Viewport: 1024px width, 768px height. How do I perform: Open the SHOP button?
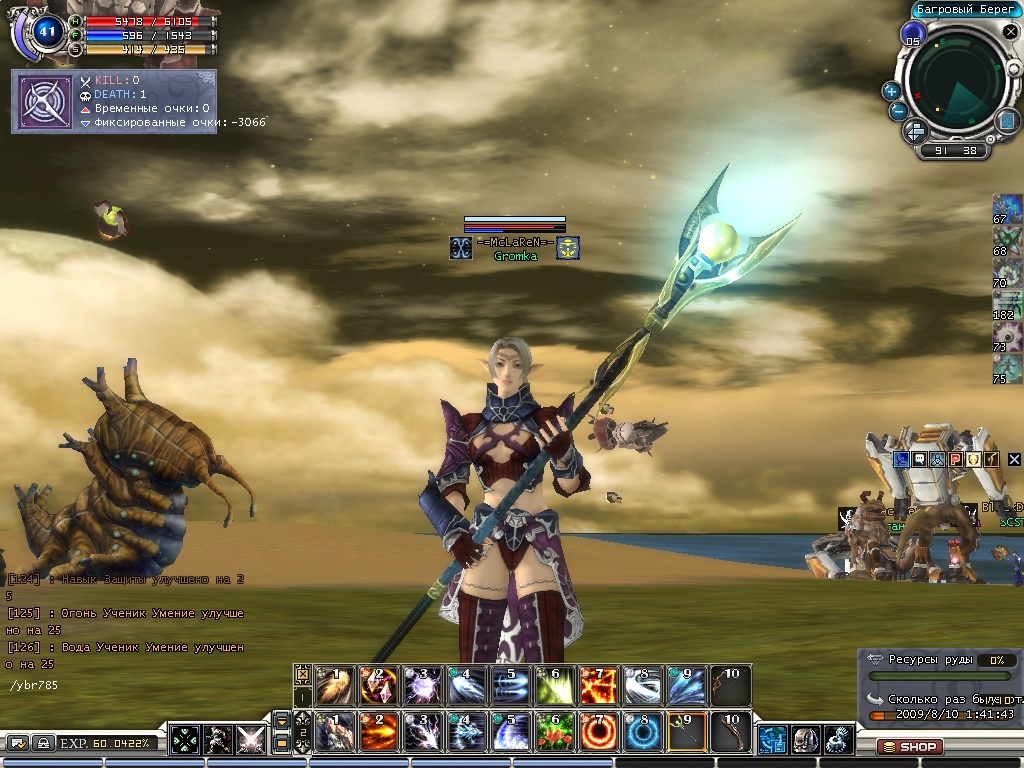908,746
